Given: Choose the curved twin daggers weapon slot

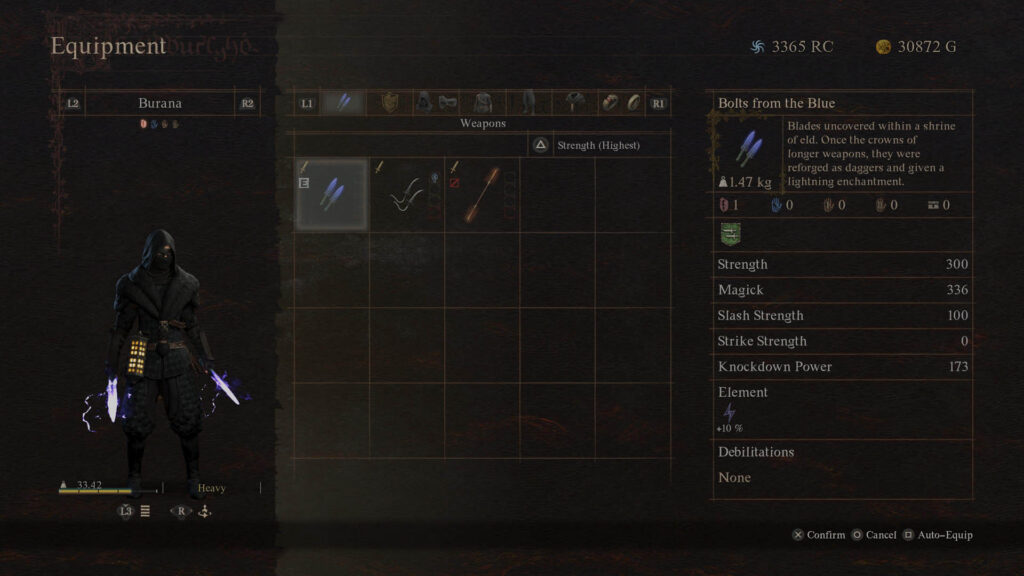Looking at the screenshot, I should [x=406, y=194].
